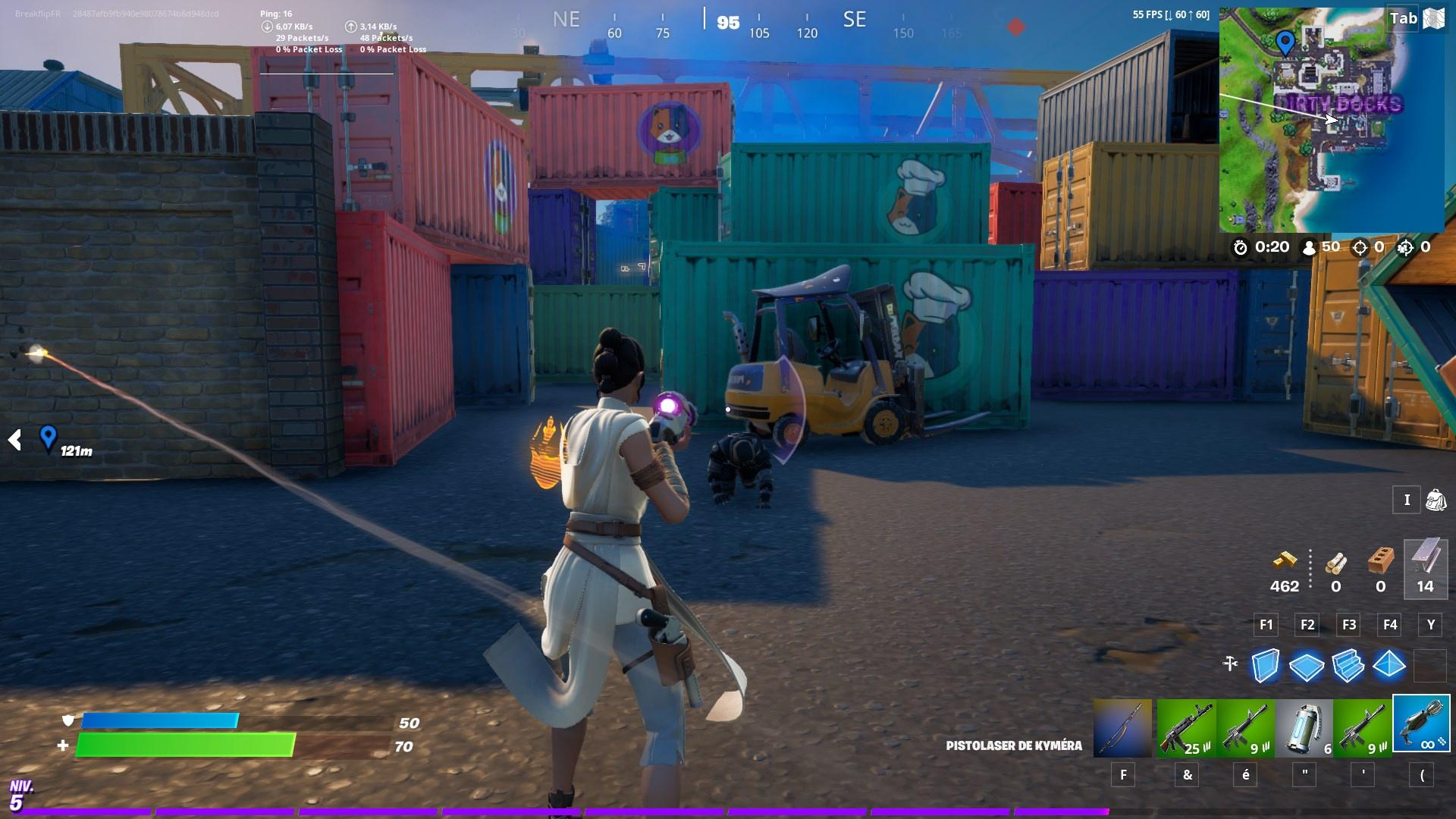
Task: Click the shield bar showing 50
Action: click(227, 720)
